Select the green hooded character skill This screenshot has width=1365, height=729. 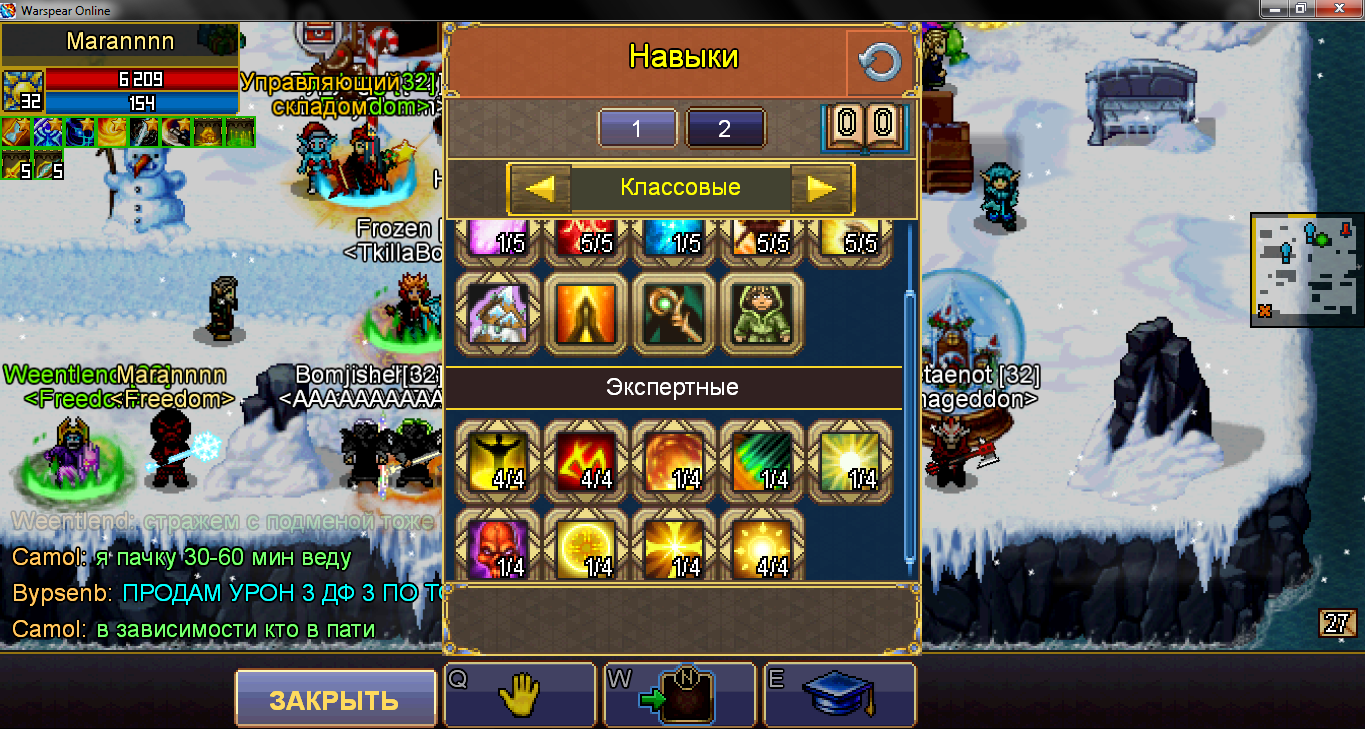click(x=762, y=314)
